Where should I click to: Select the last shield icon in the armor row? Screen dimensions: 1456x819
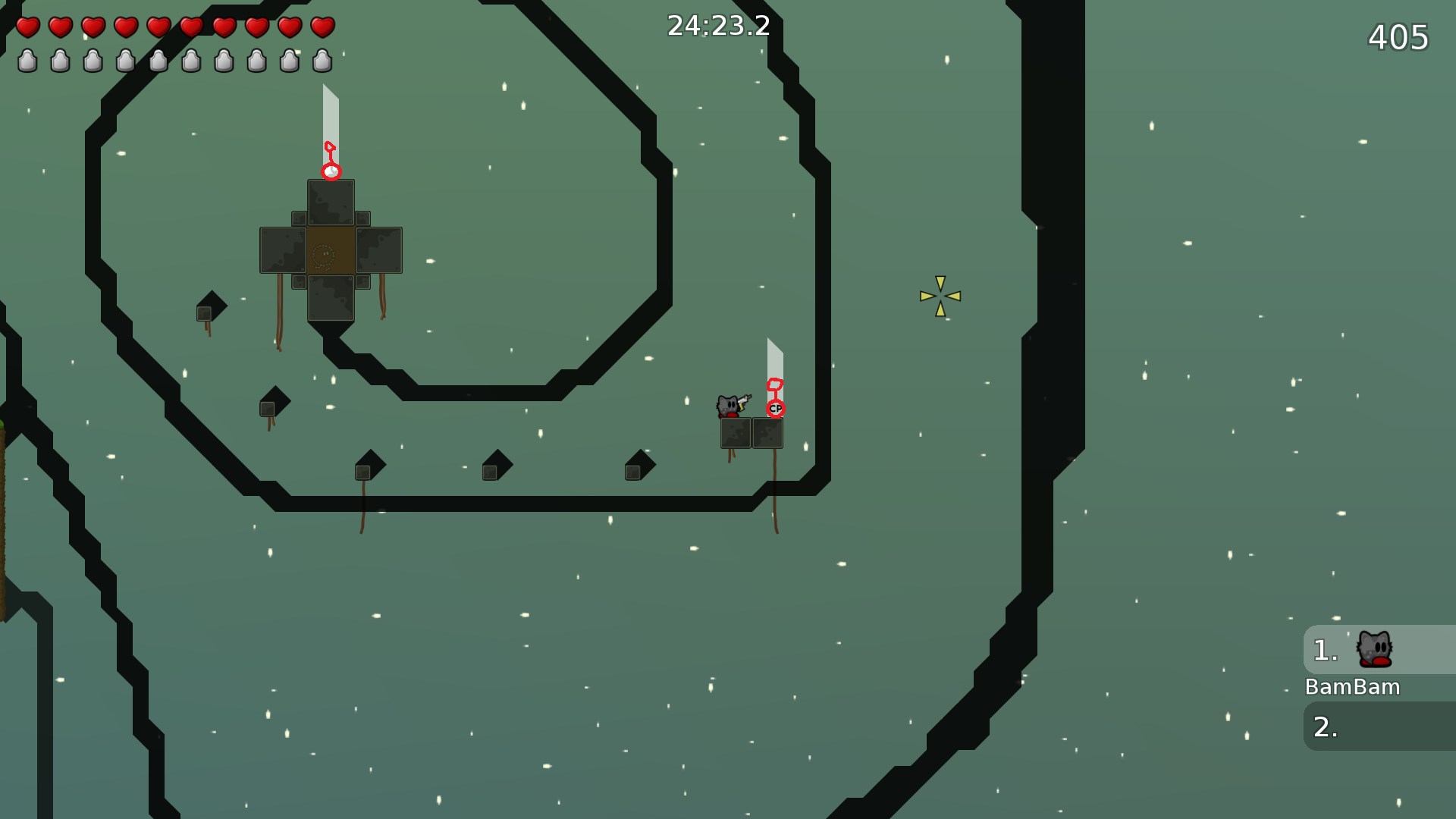click(322, 62)
